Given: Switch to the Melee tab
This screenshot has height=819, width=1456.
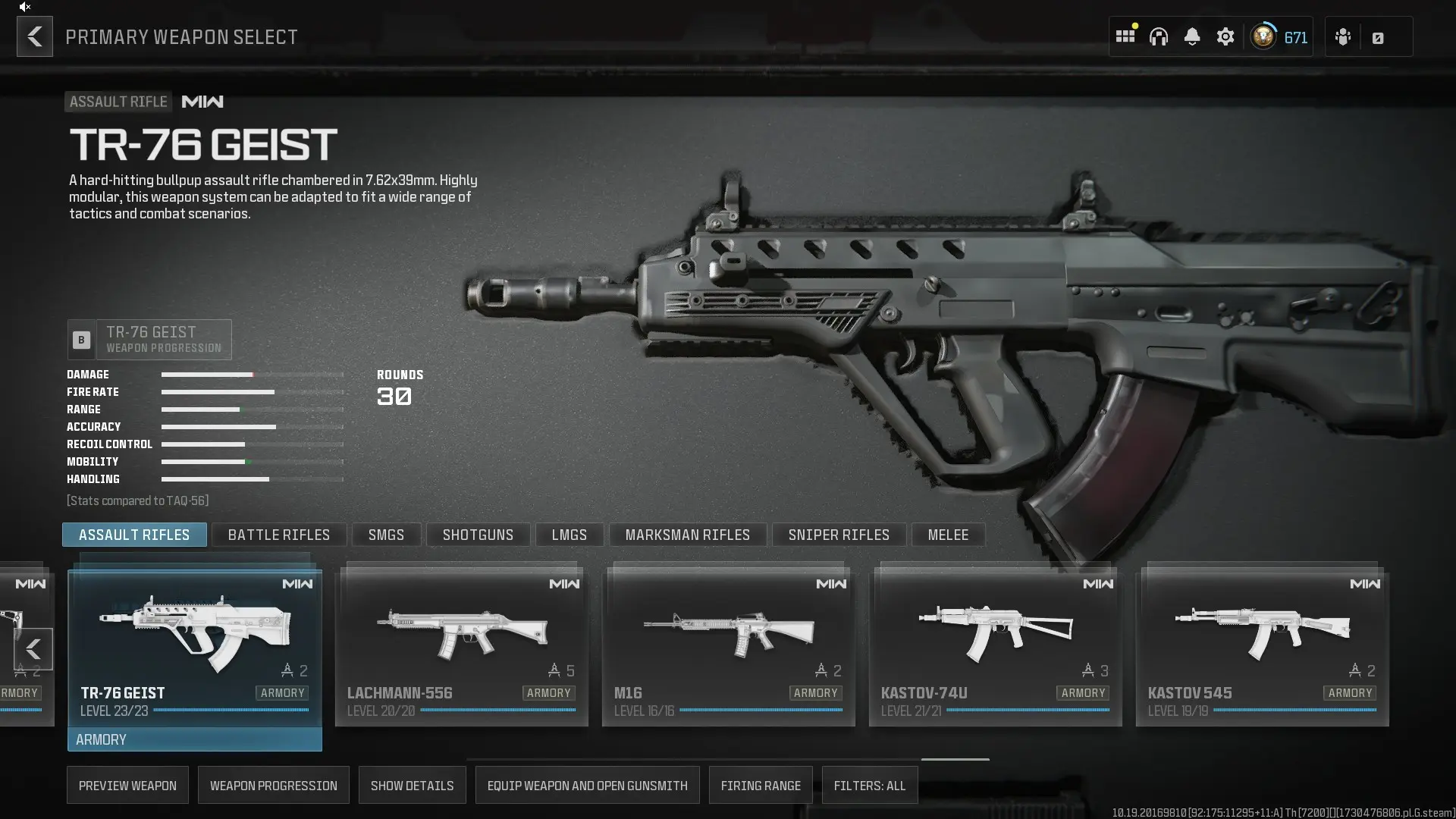Looking at the screenshot, I should tap(948, 535).
